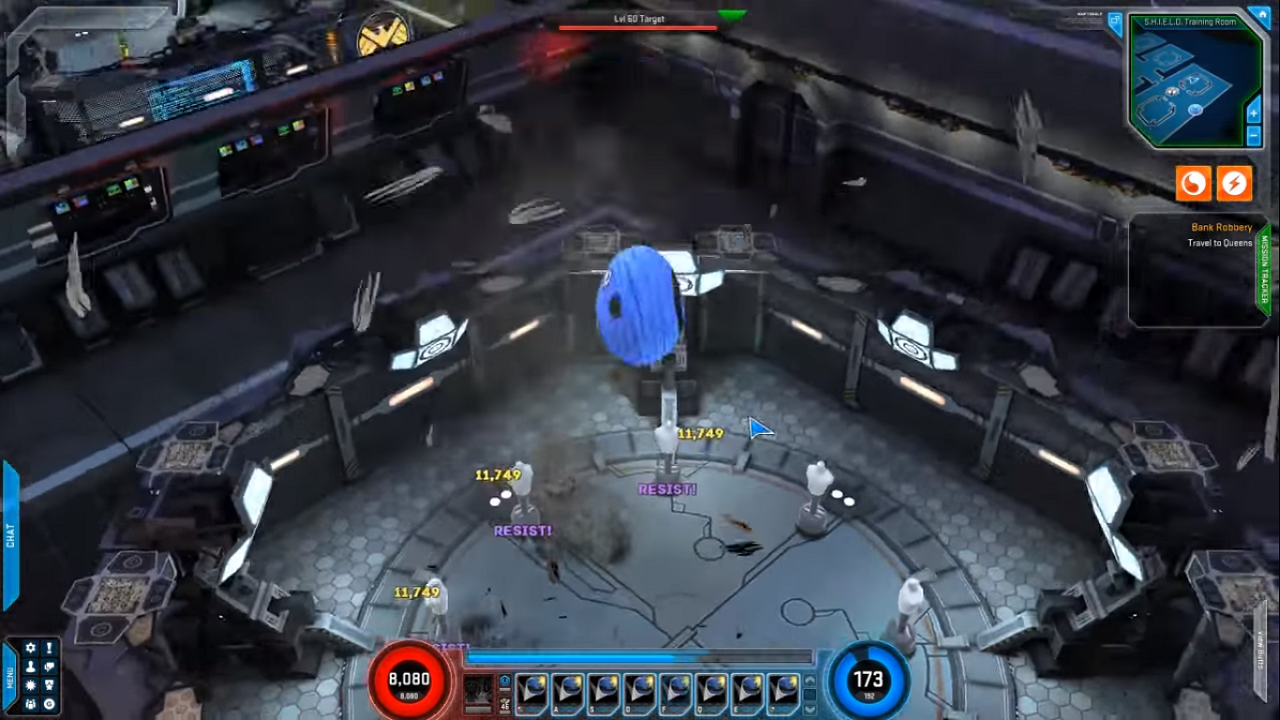Screen dimensions: 1280x720
Task: Open the starburst powers icon
Action: 30,685
